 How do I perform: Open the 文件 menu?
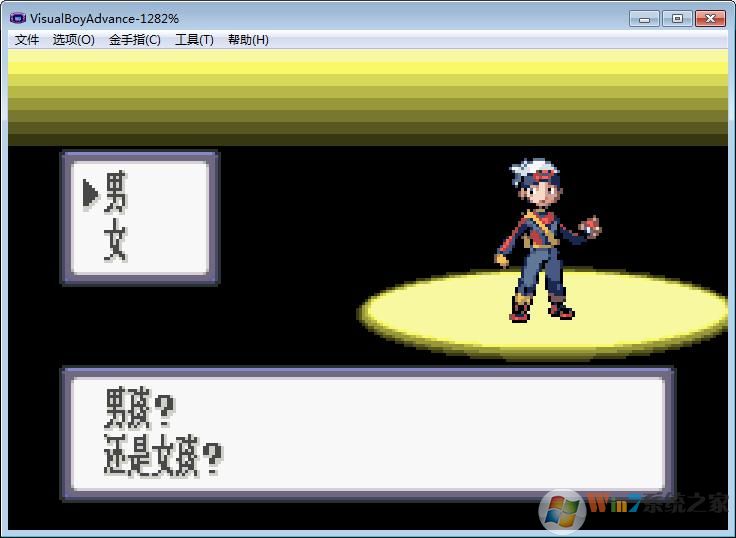coord(27,40)
